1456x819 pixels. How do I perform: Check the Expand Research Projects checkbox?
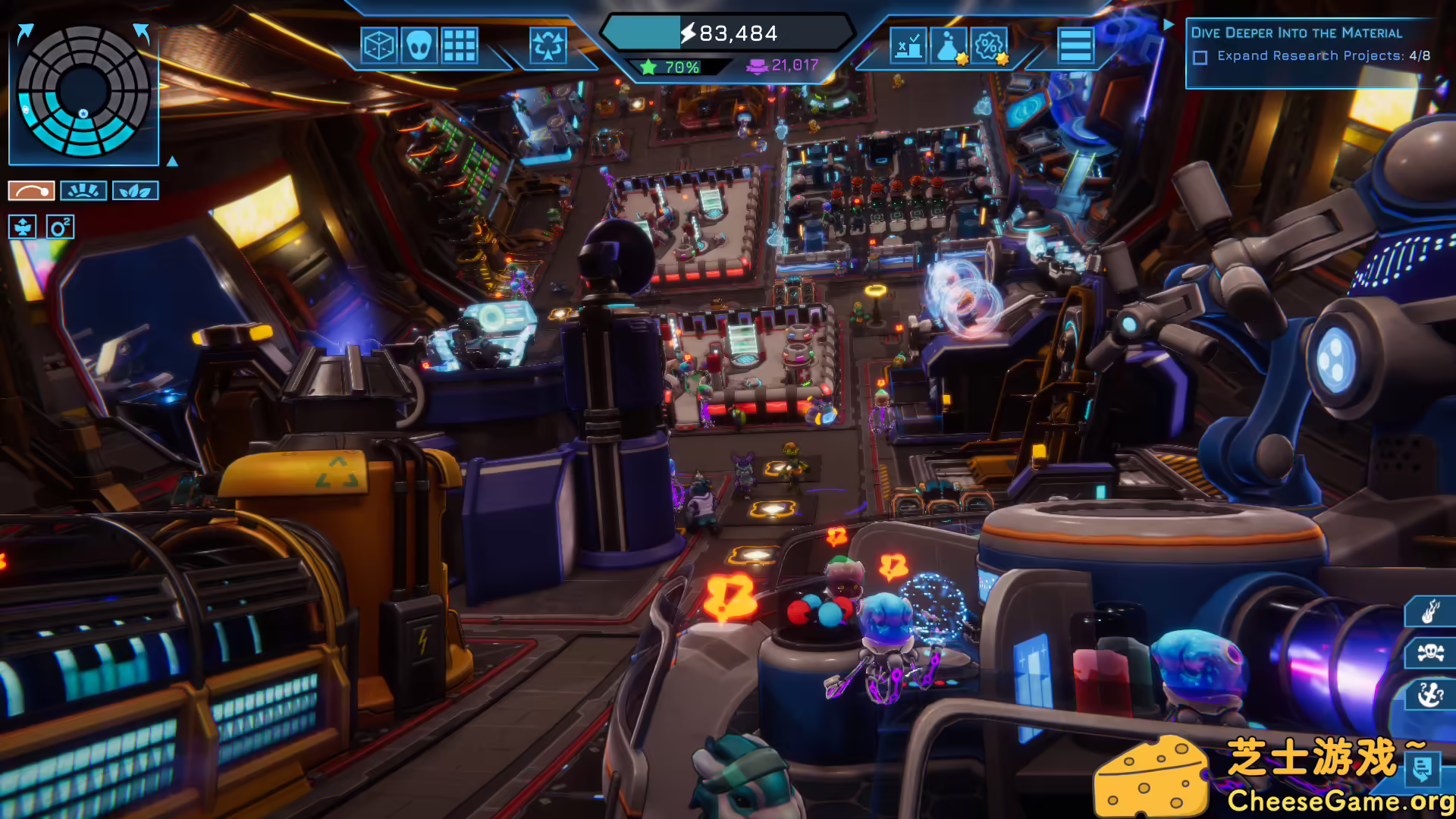[x=1202, y=55]
